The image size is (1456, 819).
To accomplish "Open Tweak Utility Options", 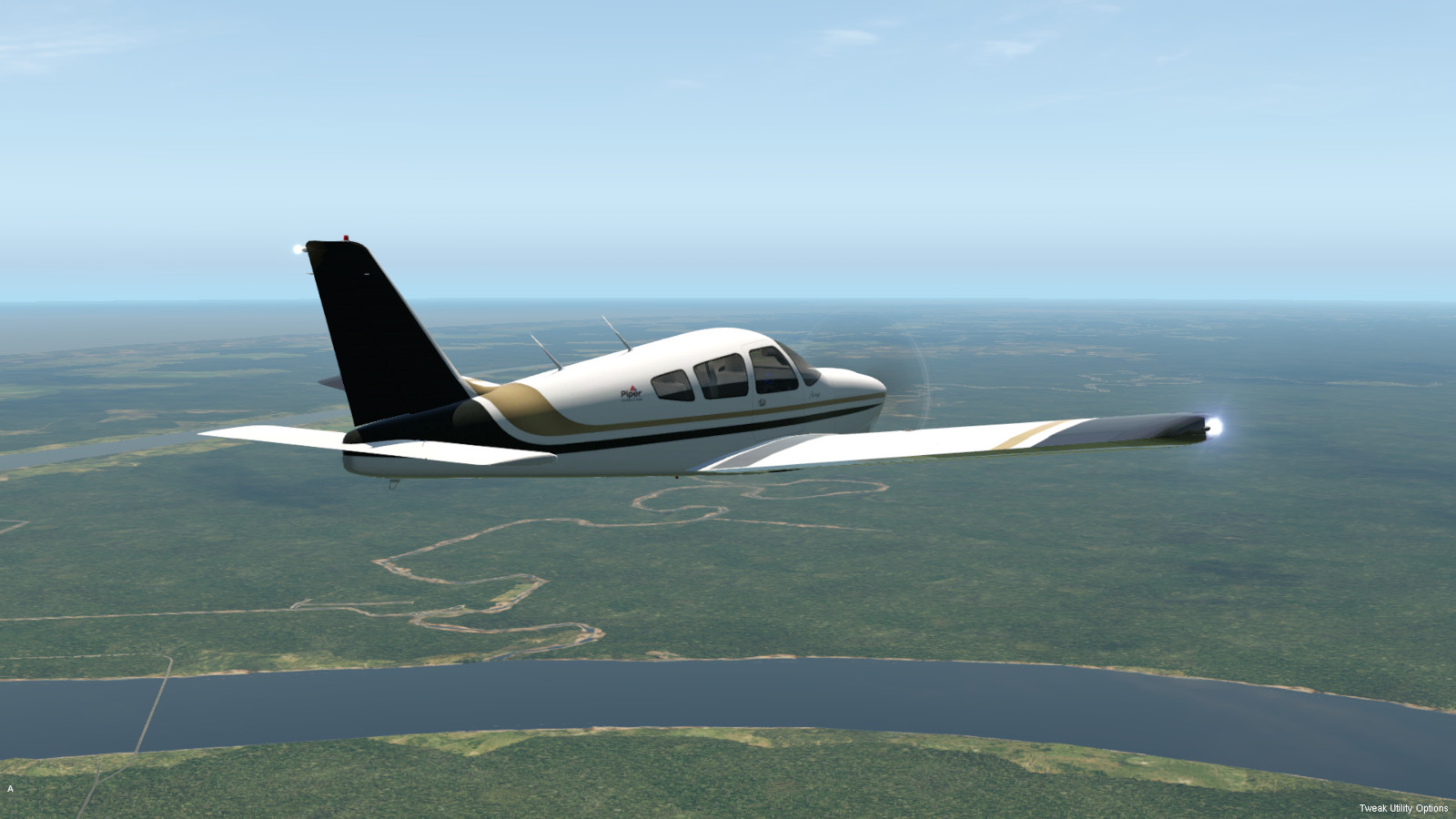I will (1403, 808).
